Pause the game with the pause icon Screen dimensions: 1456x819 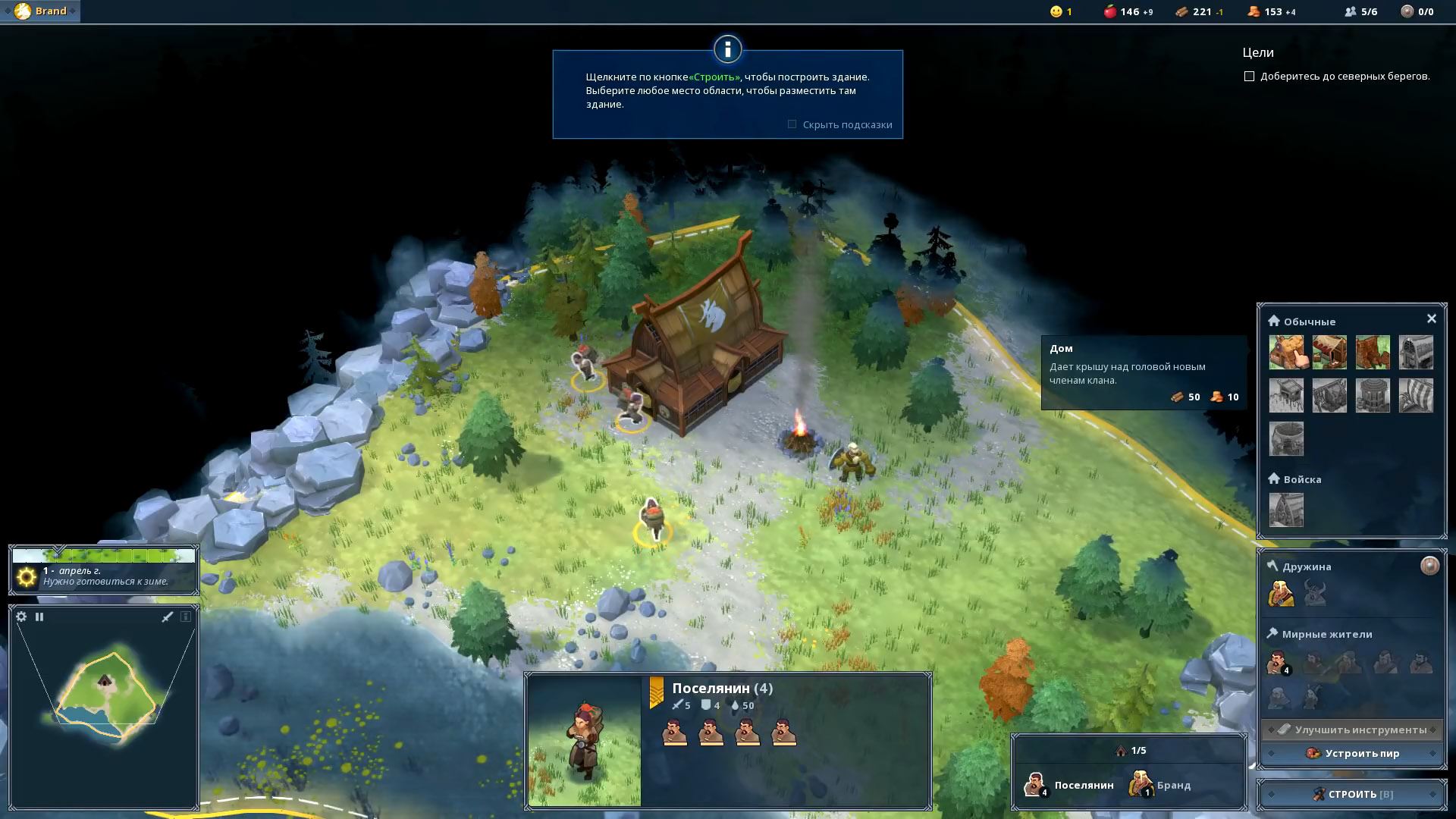[39, 617]
